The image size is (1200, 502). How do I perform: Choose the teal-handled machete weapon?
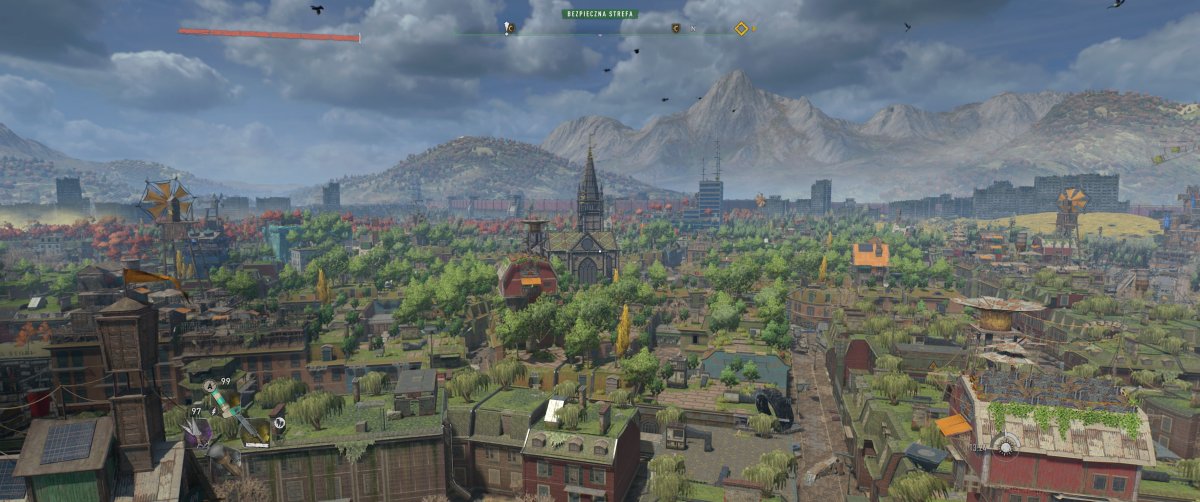[231, 407]
